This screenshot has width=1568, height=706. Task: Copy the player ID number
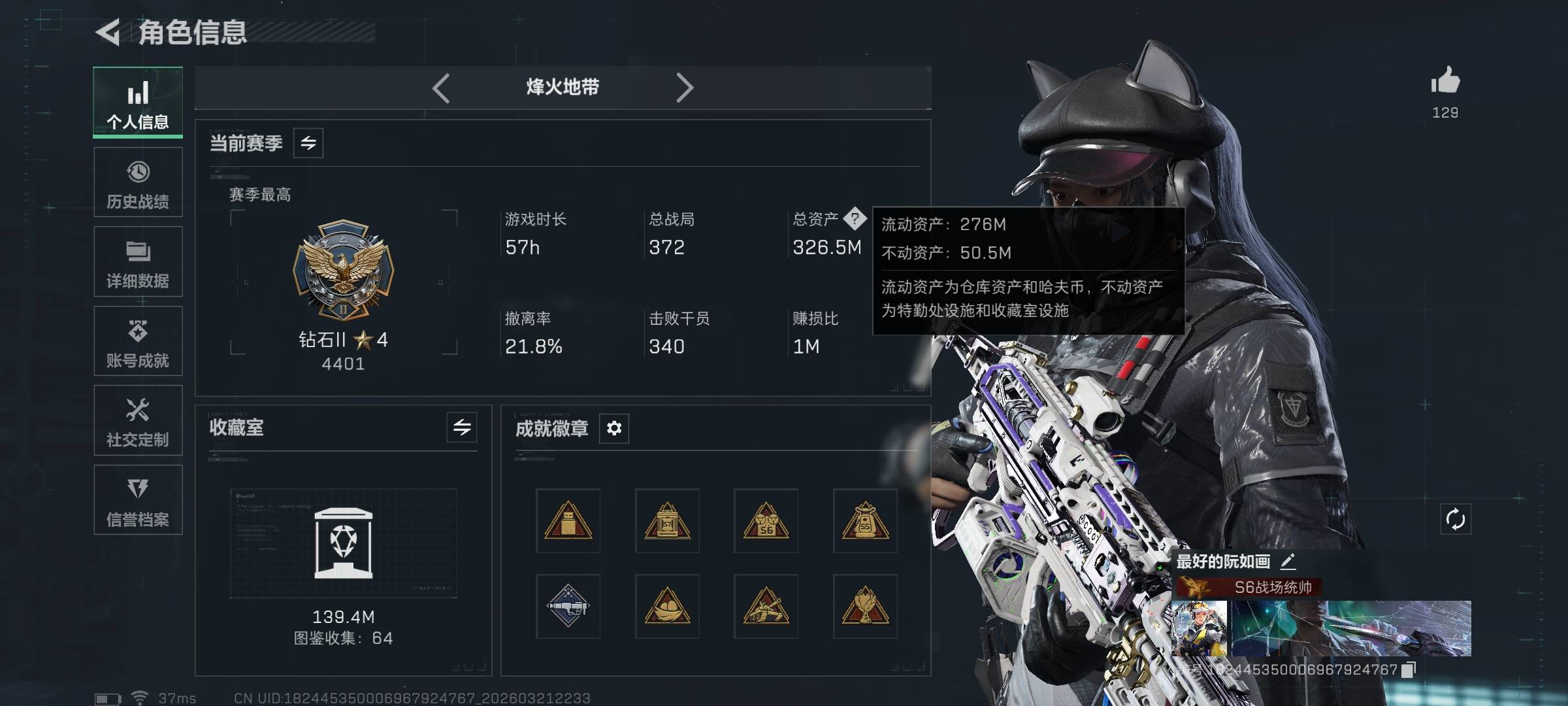point(1409,669)
